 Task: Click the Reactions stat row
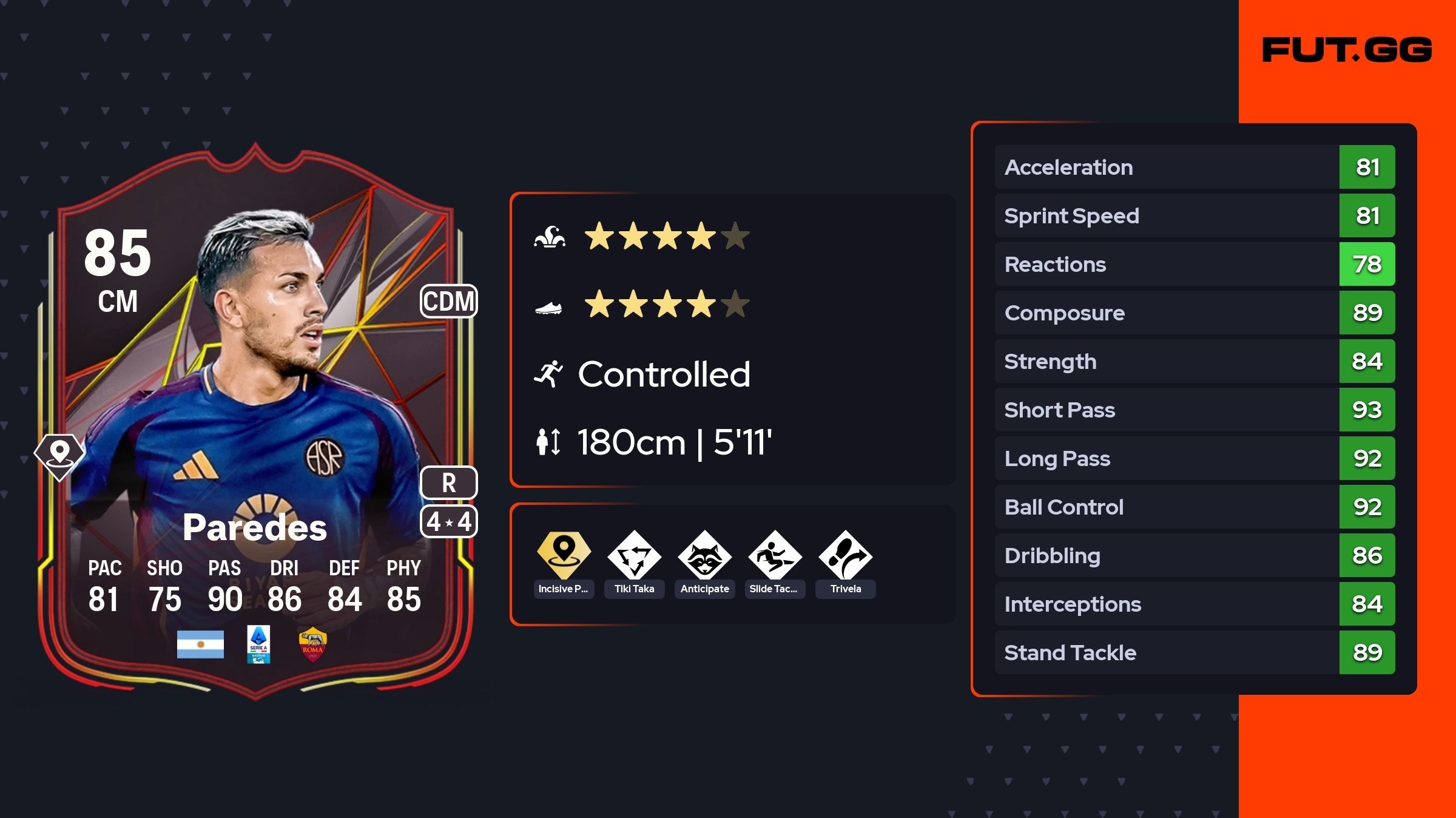tap(1194, 264)
